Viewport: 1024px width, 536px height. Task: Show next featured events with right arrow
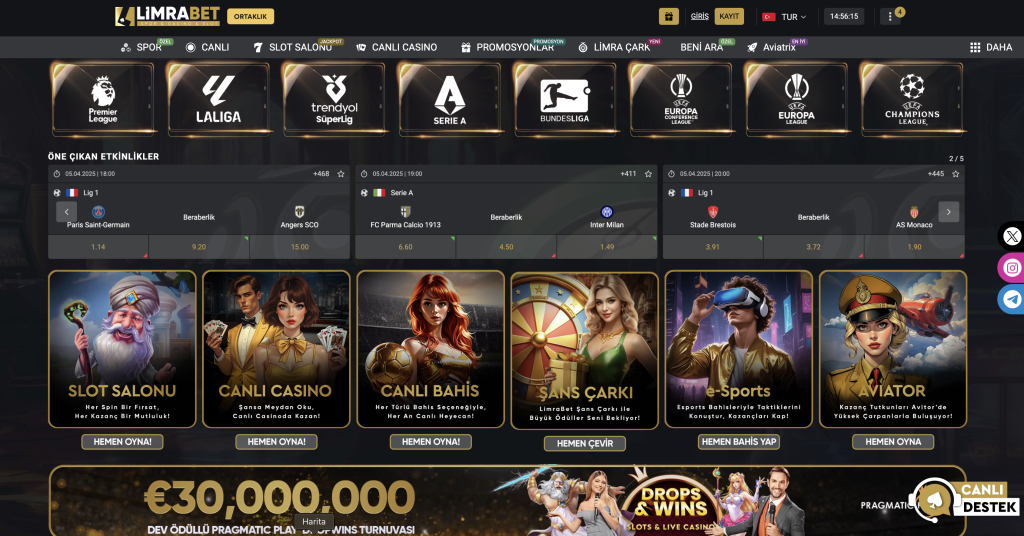click(949, 212)
